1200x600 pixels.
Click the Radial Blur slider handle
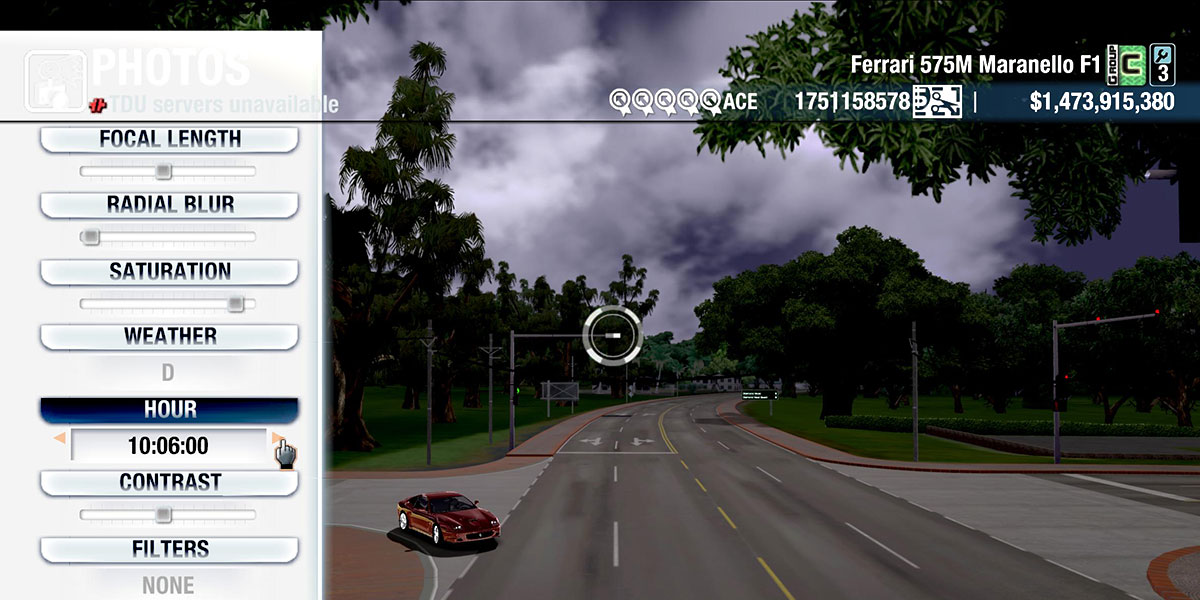pyautogui.click(x=90, y=237)
